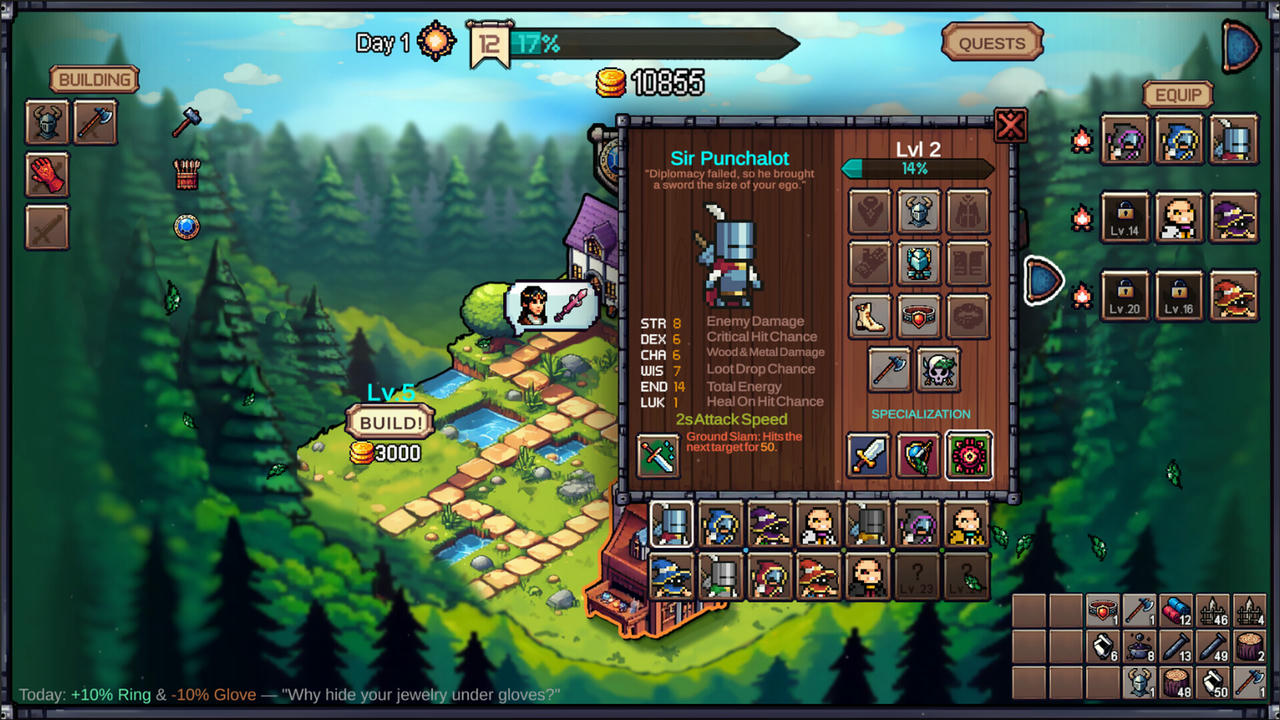Select the currently highlighted gear Specialization
Screen dimensions: 1280x720
pyautogui.click(x=968, y=455)
